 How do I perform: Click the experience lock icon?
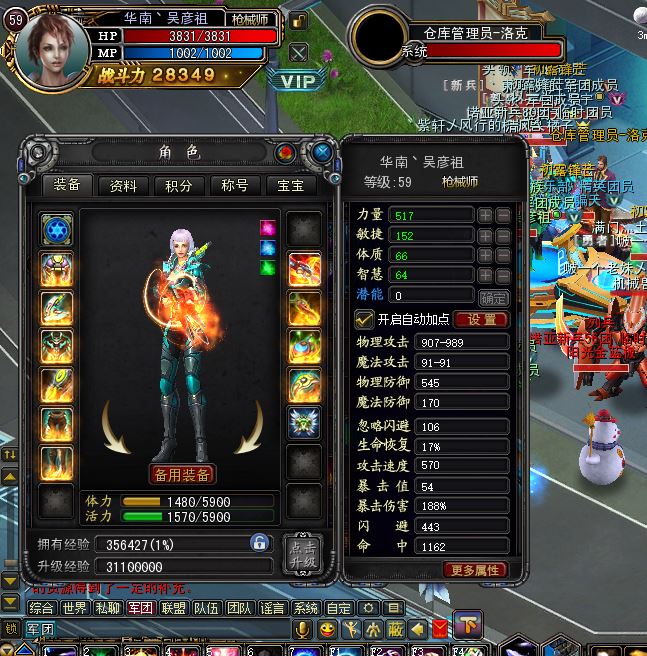259,543
